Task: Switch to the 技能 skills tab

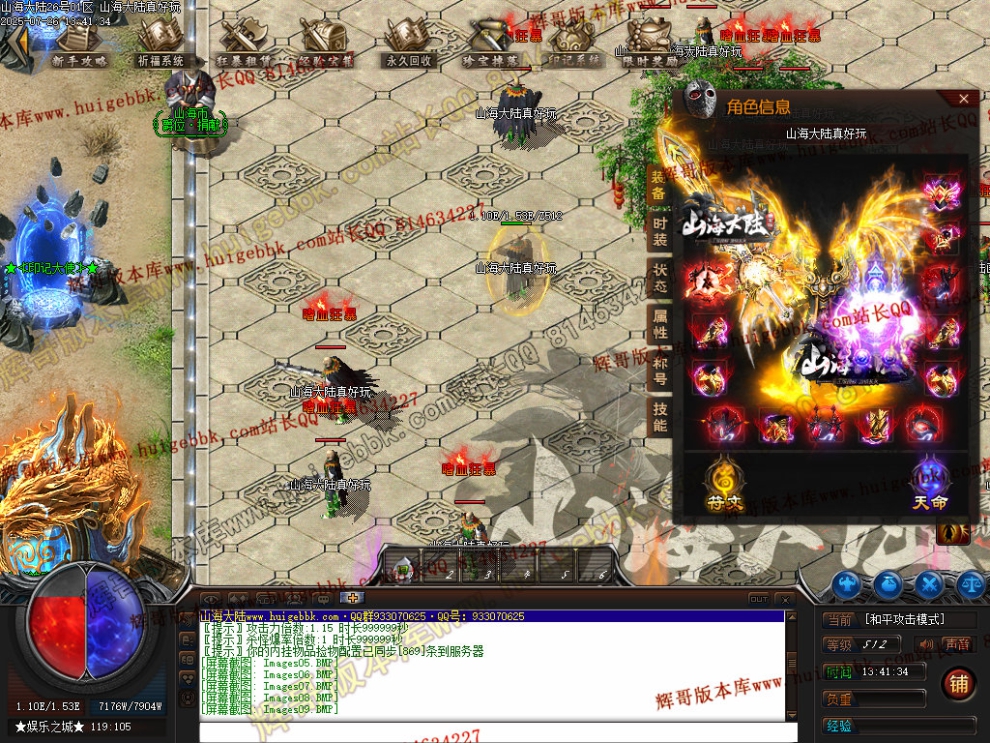Action: point(660,417)
